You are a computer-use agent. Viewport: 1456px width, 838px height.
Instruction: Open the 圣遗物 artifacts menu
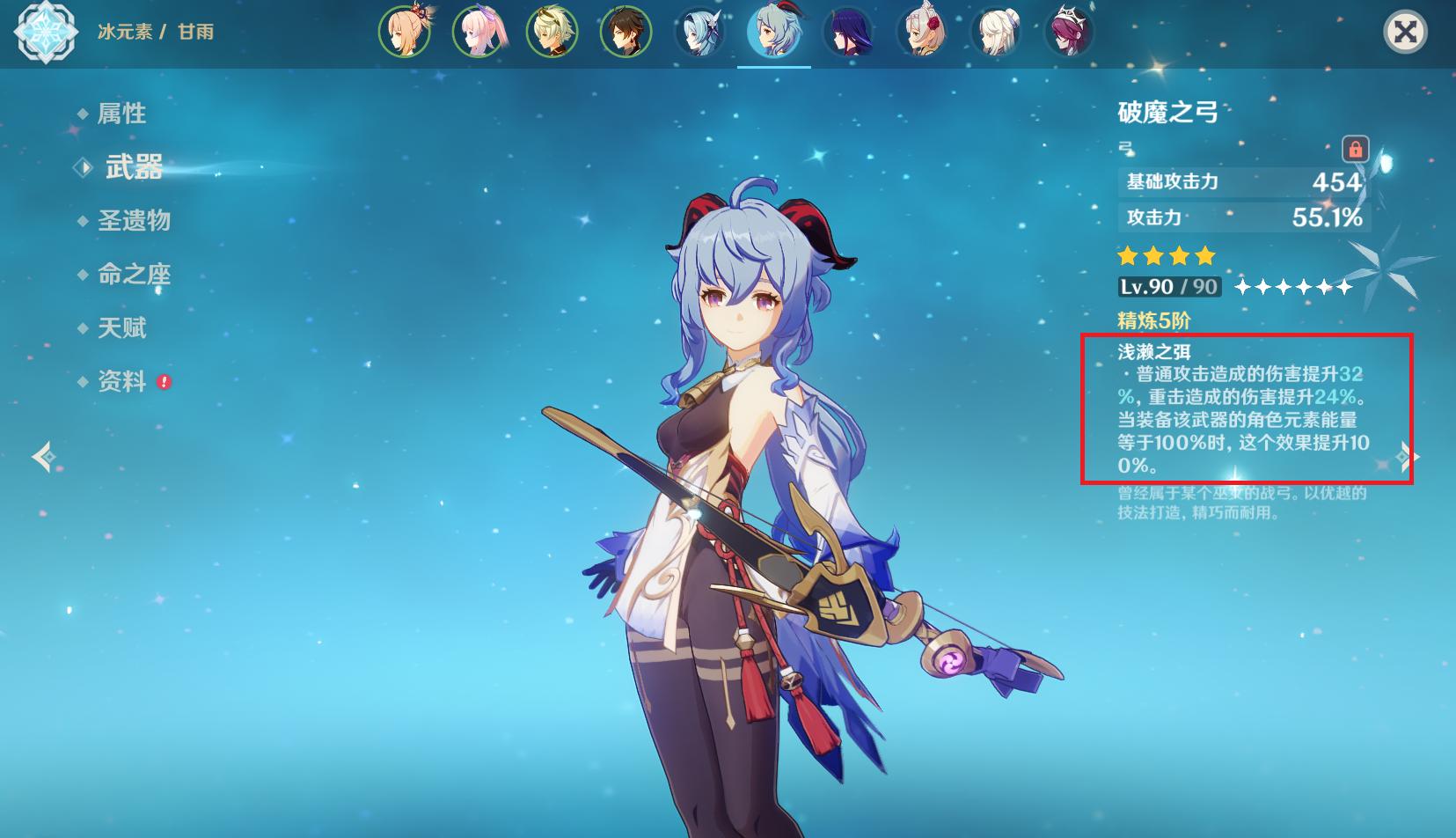point(134,221)
